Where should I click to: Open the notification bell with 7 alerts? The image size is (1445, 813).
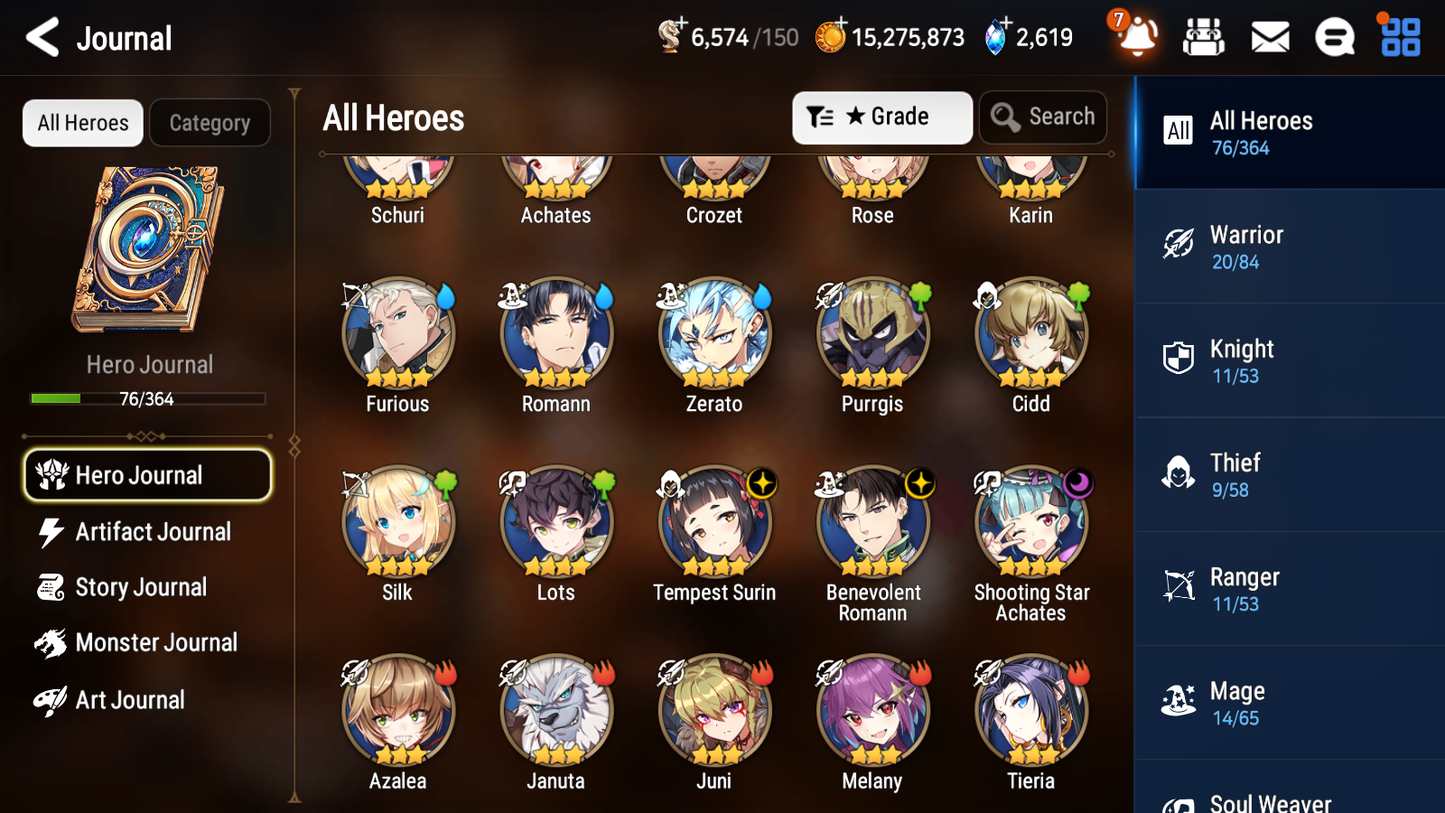point(1135,36)
